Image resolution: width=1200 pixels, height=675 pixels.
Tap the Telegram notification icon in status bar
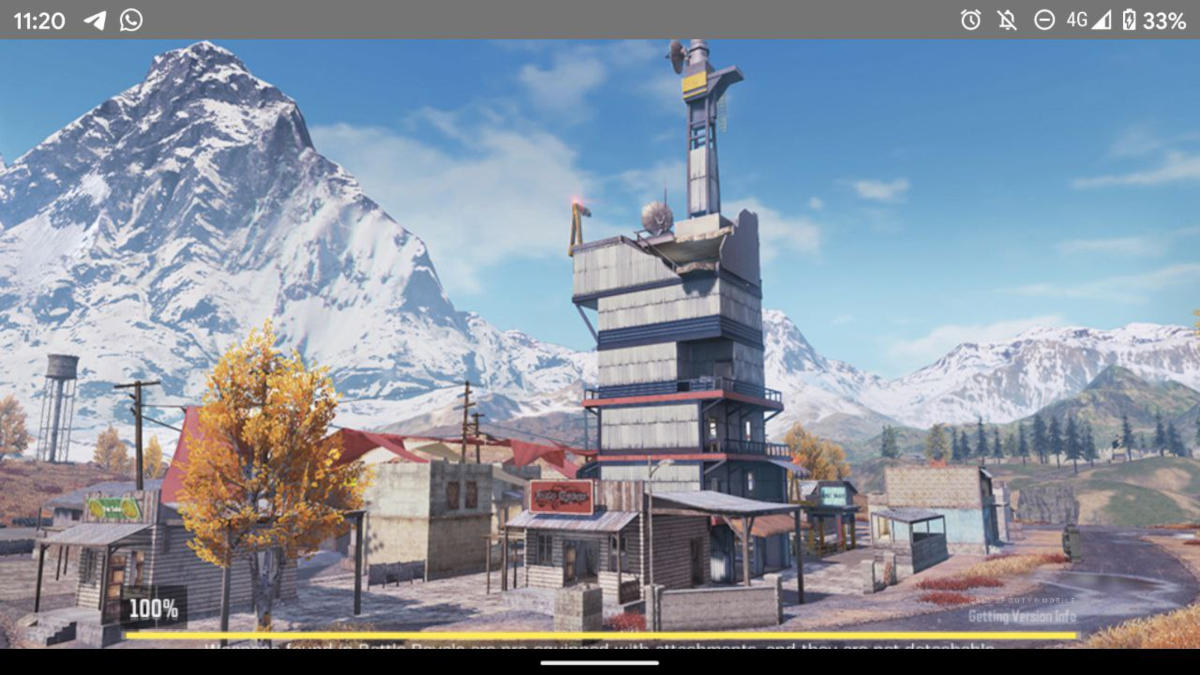tap(95, 20)
